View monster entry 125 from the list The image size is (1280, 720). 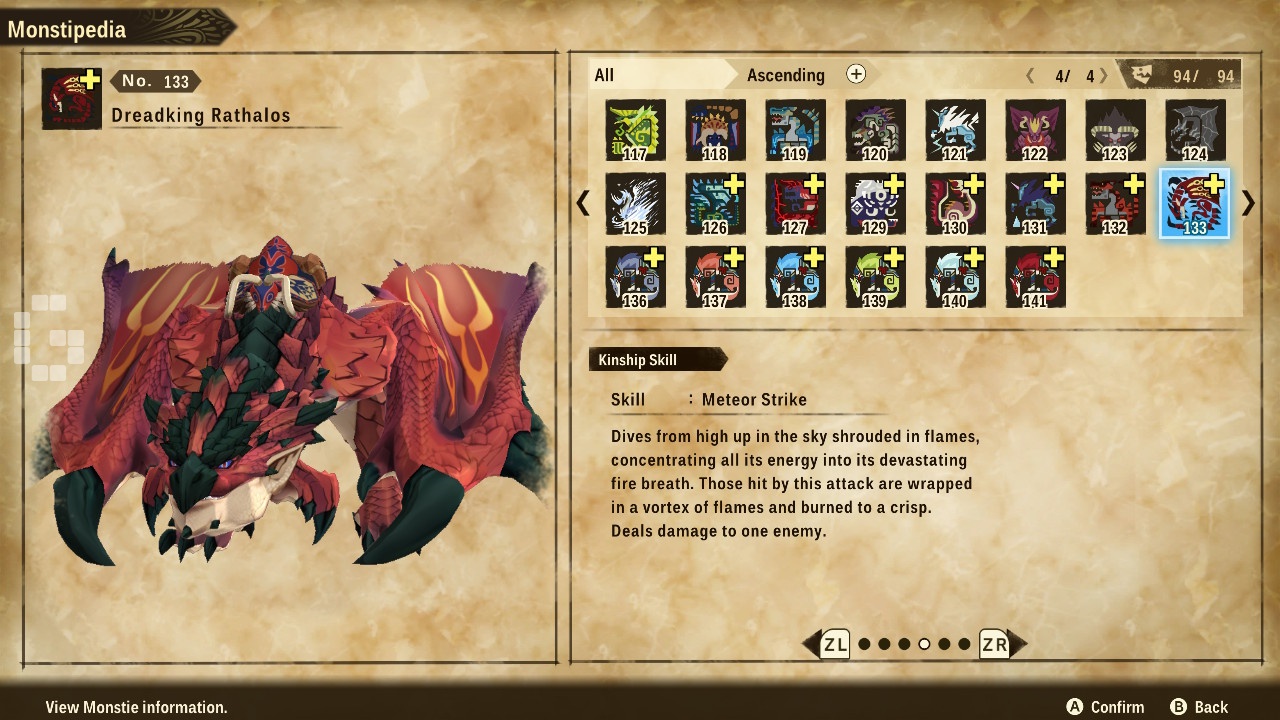click(x=635, y=203)
